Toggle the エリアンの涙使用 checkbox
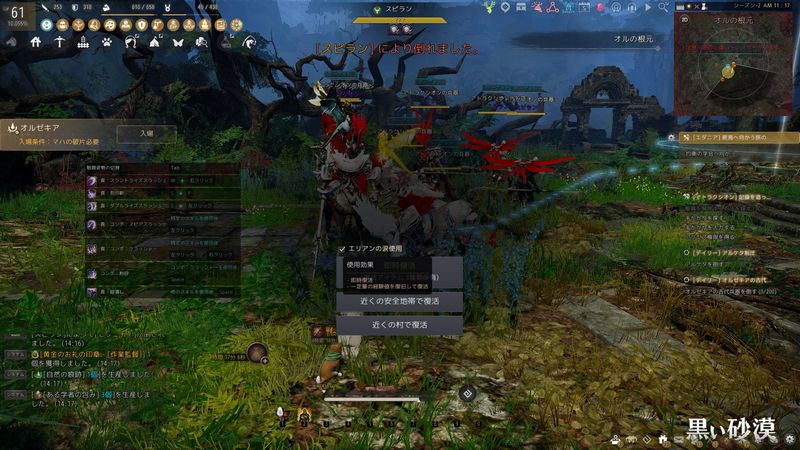The height and width of the screenshot is (450, 800). pos(342,248)
